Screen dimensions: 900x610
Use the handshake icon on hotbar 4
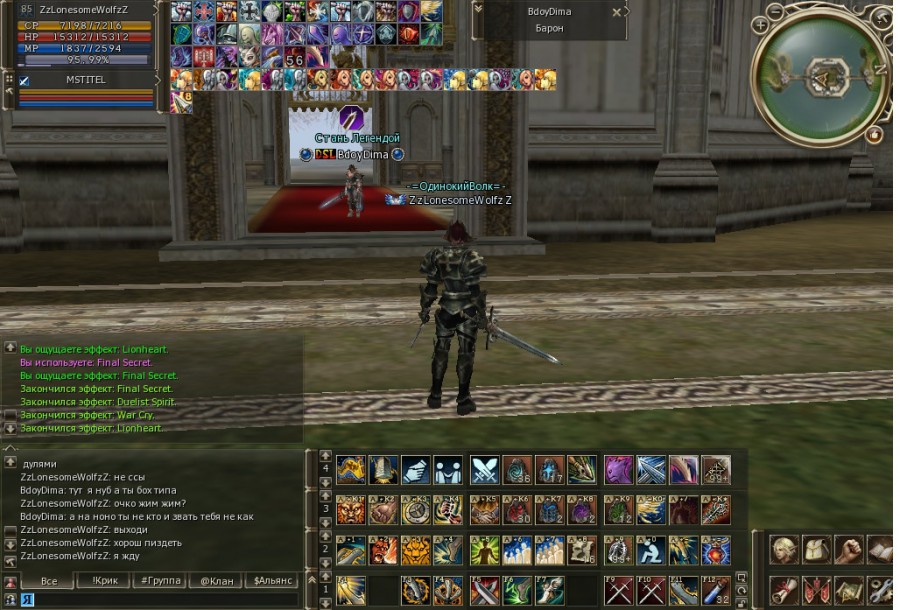415,469
